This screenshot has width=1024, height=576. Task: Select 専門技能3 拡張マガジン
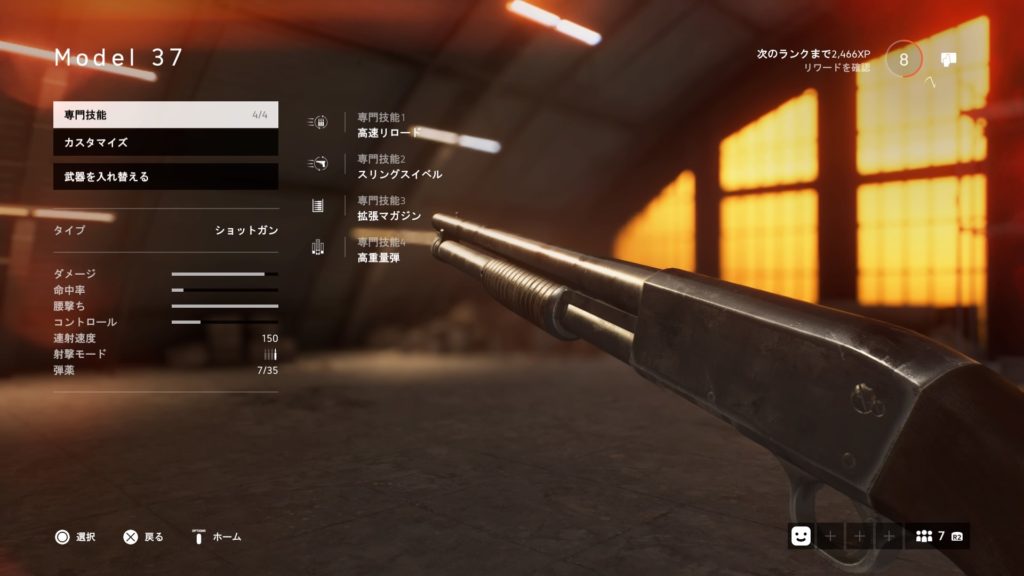(388, 209)
